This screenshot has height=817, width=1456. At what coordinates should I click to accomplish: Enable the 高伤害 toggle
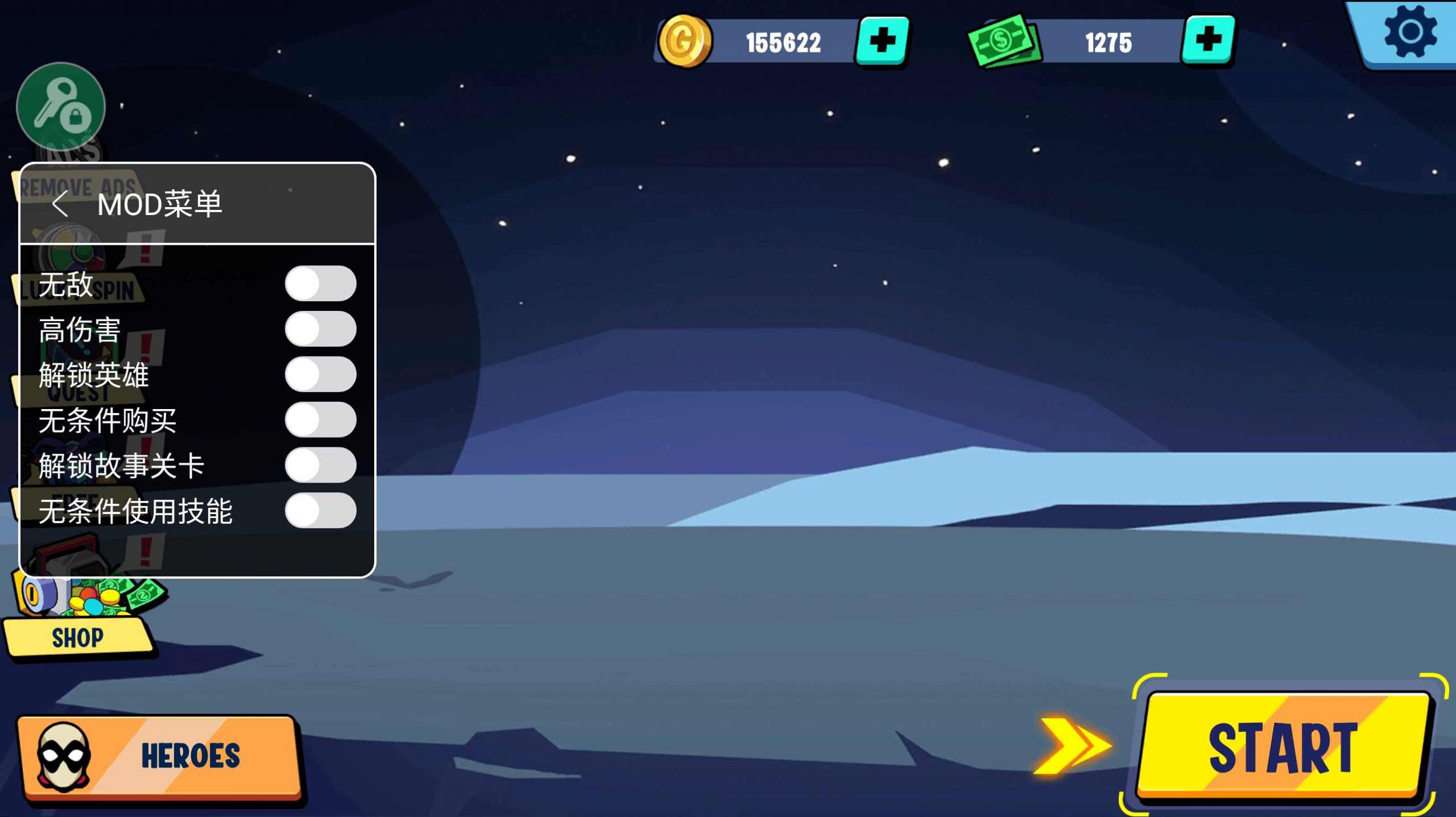pyautogui.click(x=321, y=329)
